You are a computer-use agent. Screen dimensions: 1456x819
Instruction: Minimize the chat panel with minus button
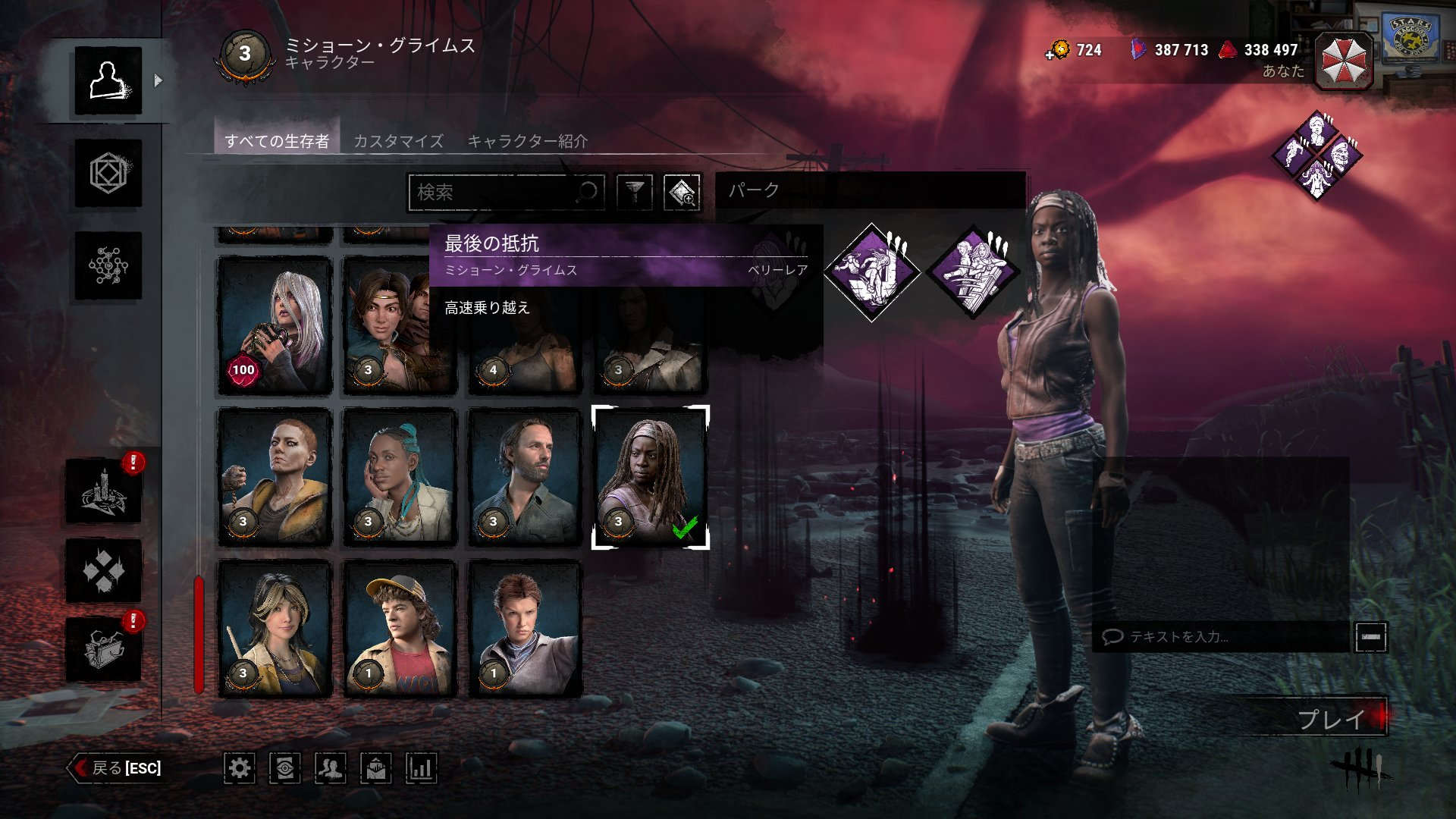coord(1370,636)
